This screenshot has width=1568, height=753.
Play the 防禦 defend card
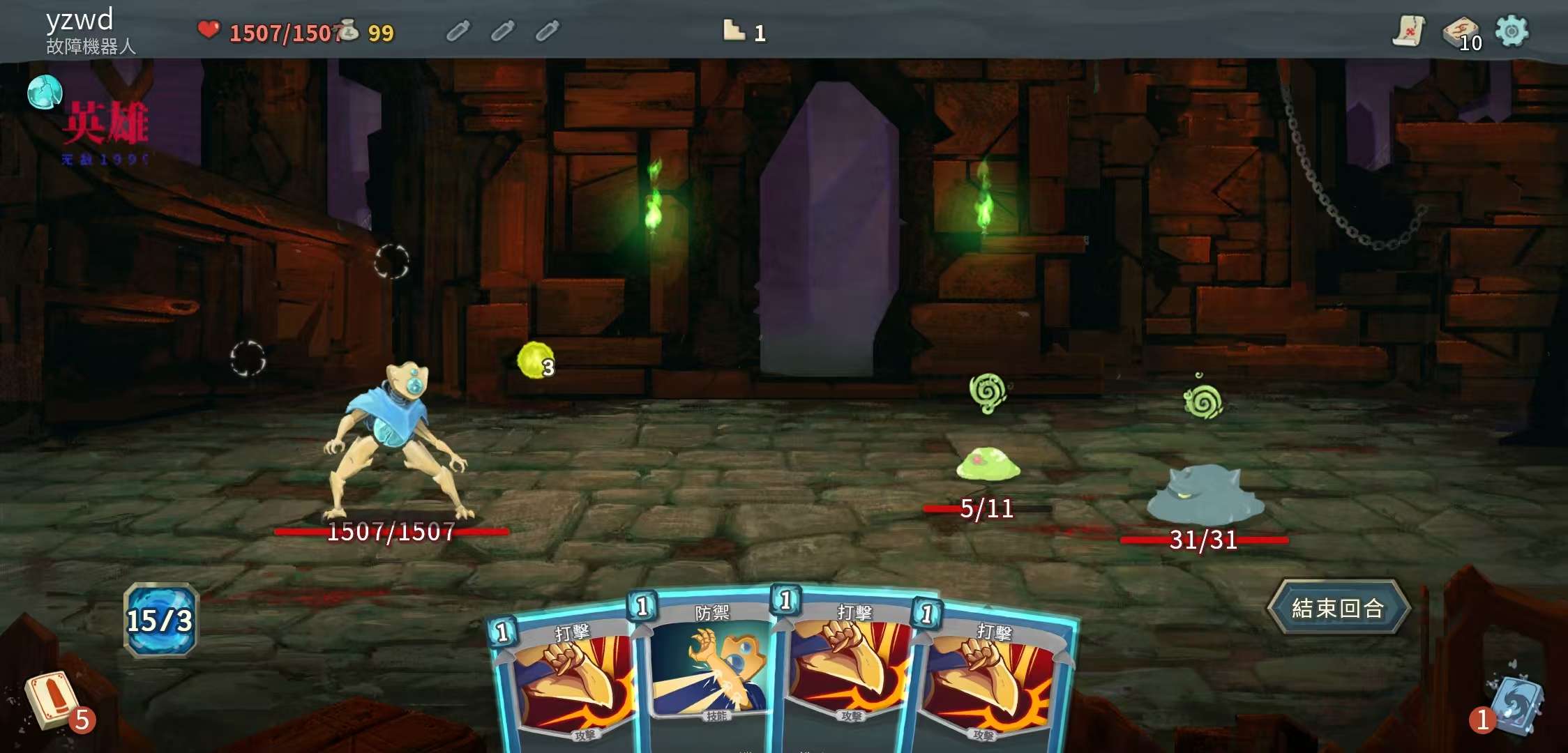(x=709, y=669)
